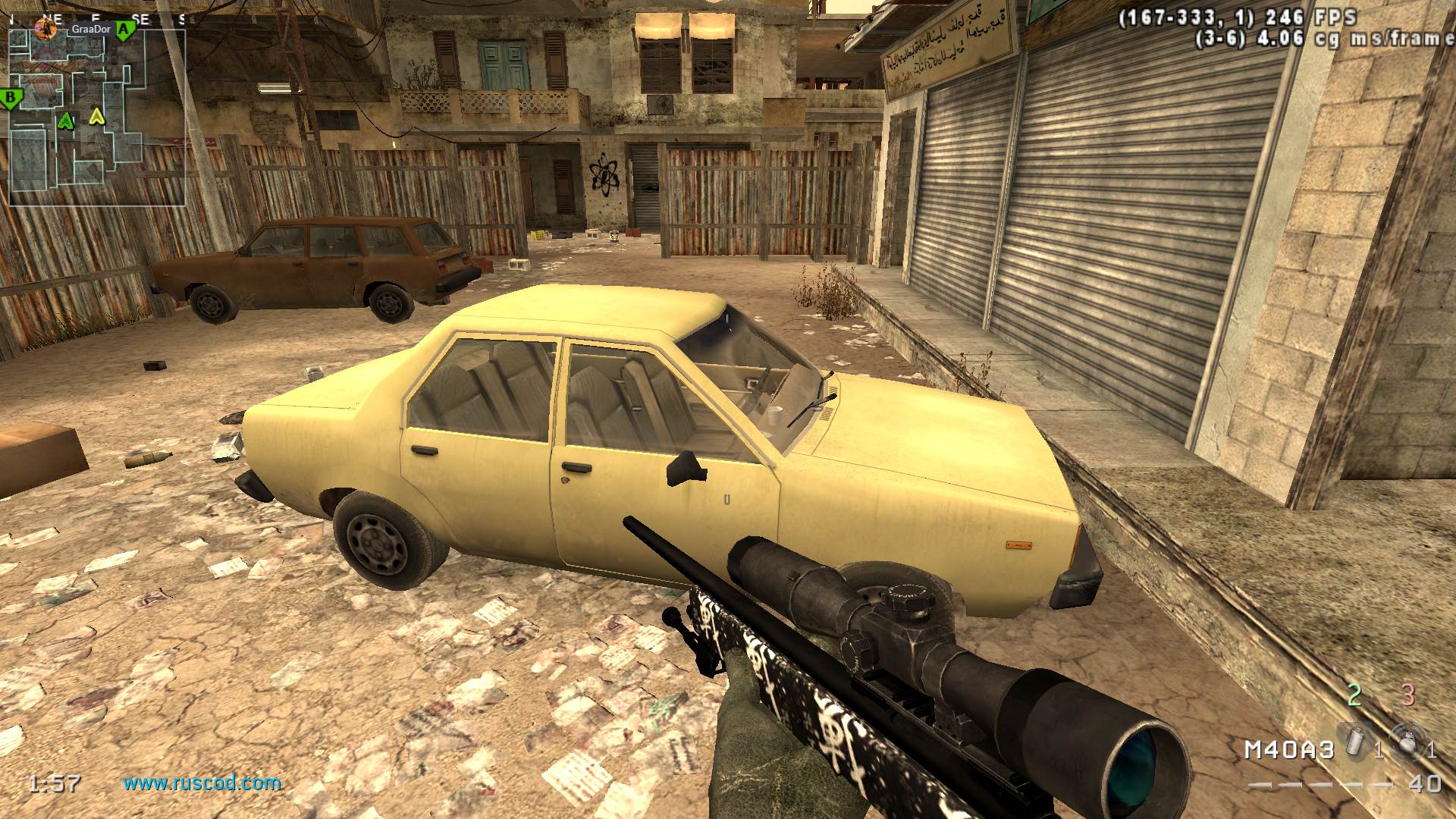Click the yellow player arrow on the minimap

(x=96, y=117)
